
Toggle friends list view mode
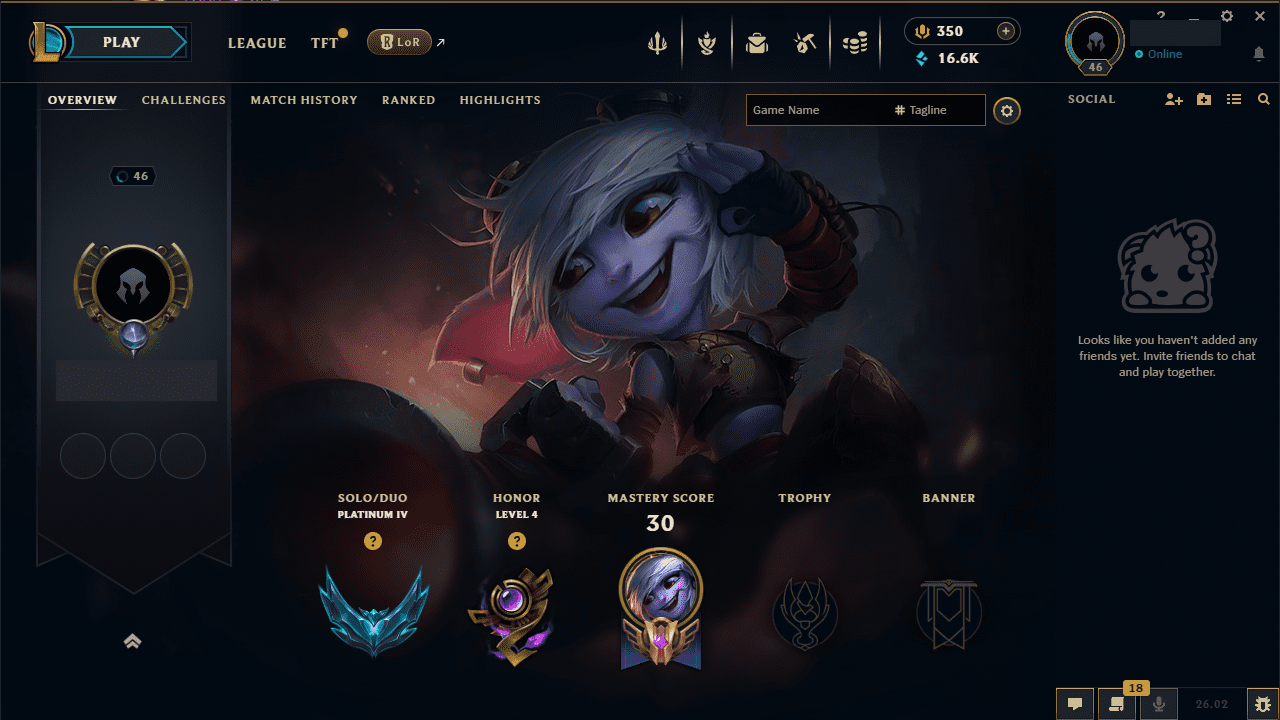pos(1233,99)
